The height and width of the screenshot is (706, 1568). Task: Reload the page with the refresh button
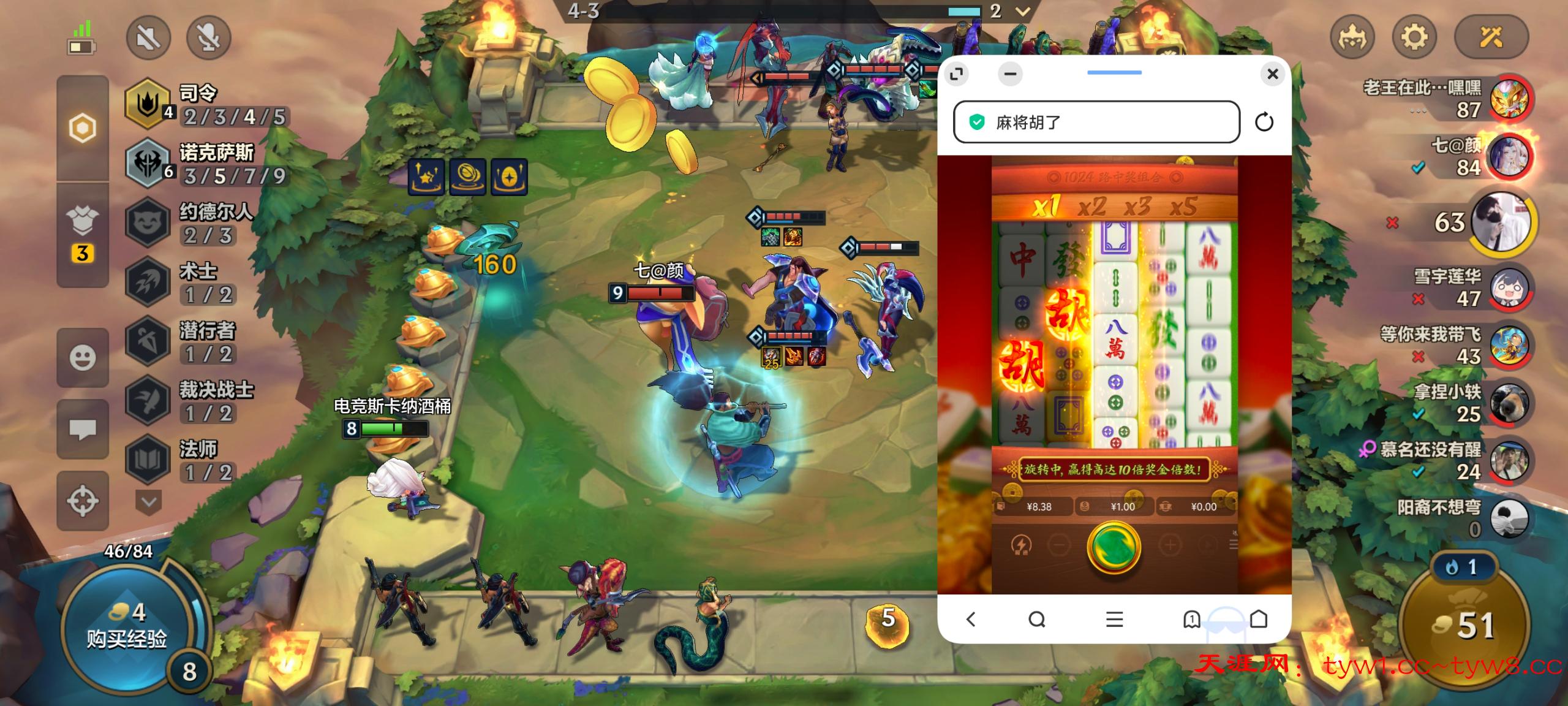click(x=1264, y=122)
